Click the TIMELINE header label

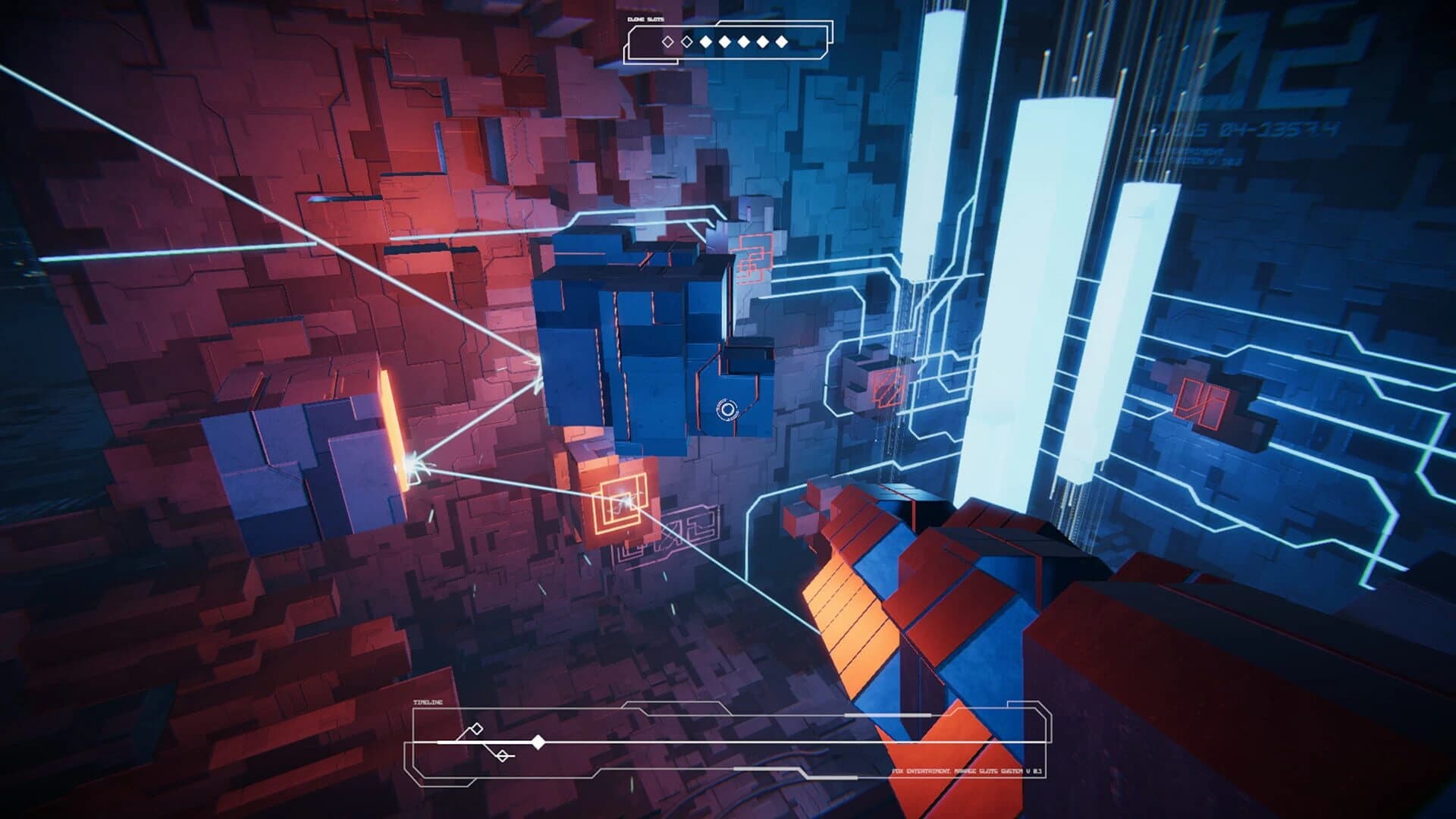(428, 703)
